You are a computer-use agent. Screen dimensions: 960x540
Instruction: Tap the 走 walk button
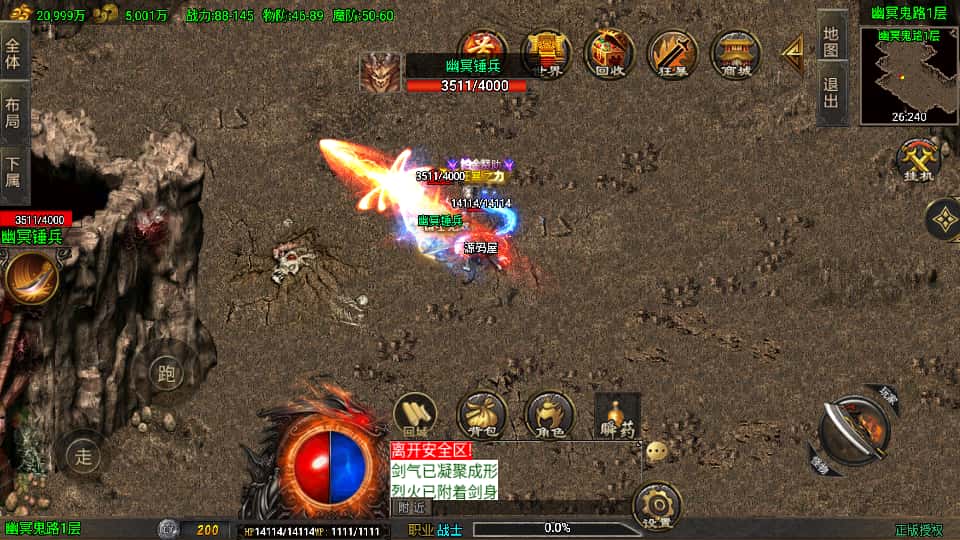pyautogui.click(x=84, y=457)
